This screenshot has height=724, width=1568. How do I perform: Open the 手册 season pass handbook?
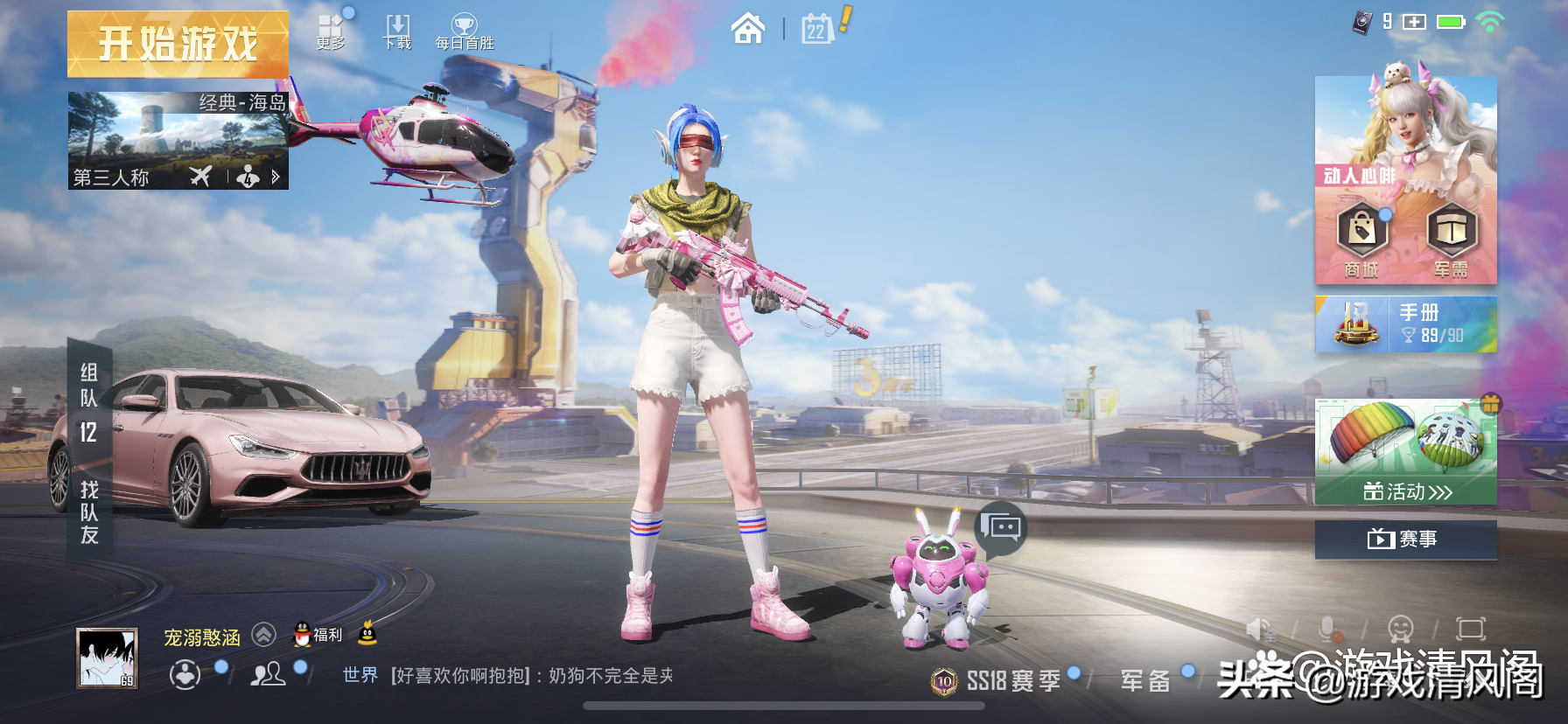click(1405, 324)
